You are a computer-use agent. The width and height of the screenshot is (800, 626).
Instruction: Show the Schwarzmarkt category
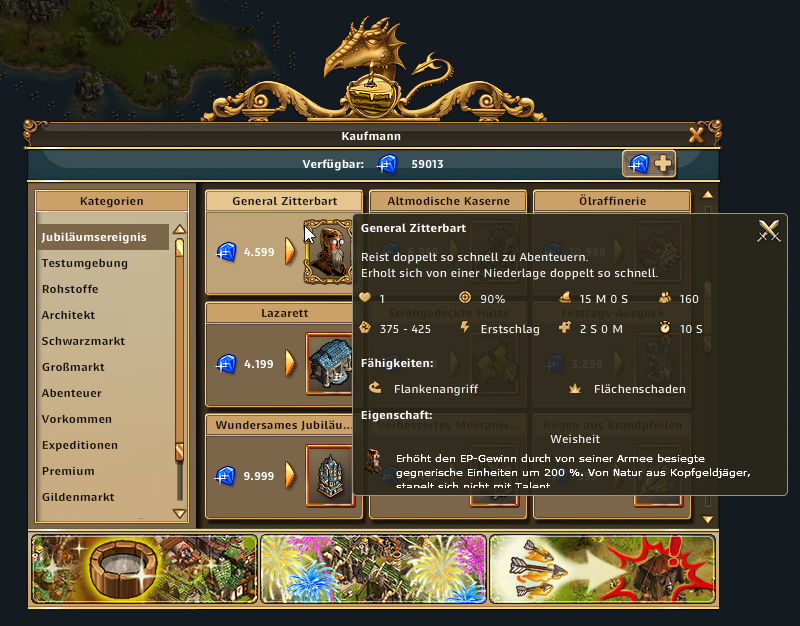(83, 341)
